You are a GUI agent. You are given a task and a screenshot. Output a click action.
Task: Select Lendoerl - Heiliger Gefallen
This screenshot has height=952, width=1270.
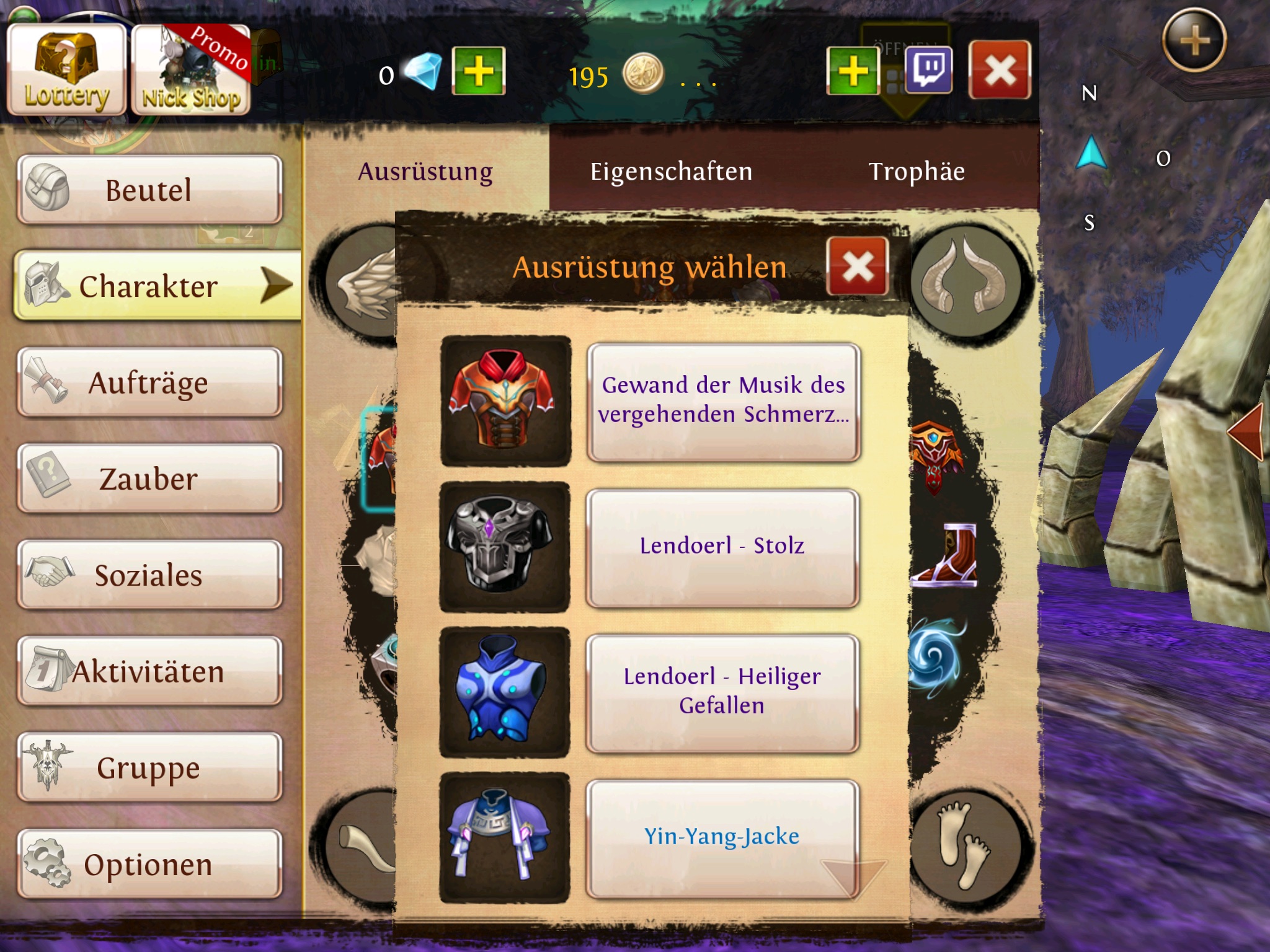(723, 692)
